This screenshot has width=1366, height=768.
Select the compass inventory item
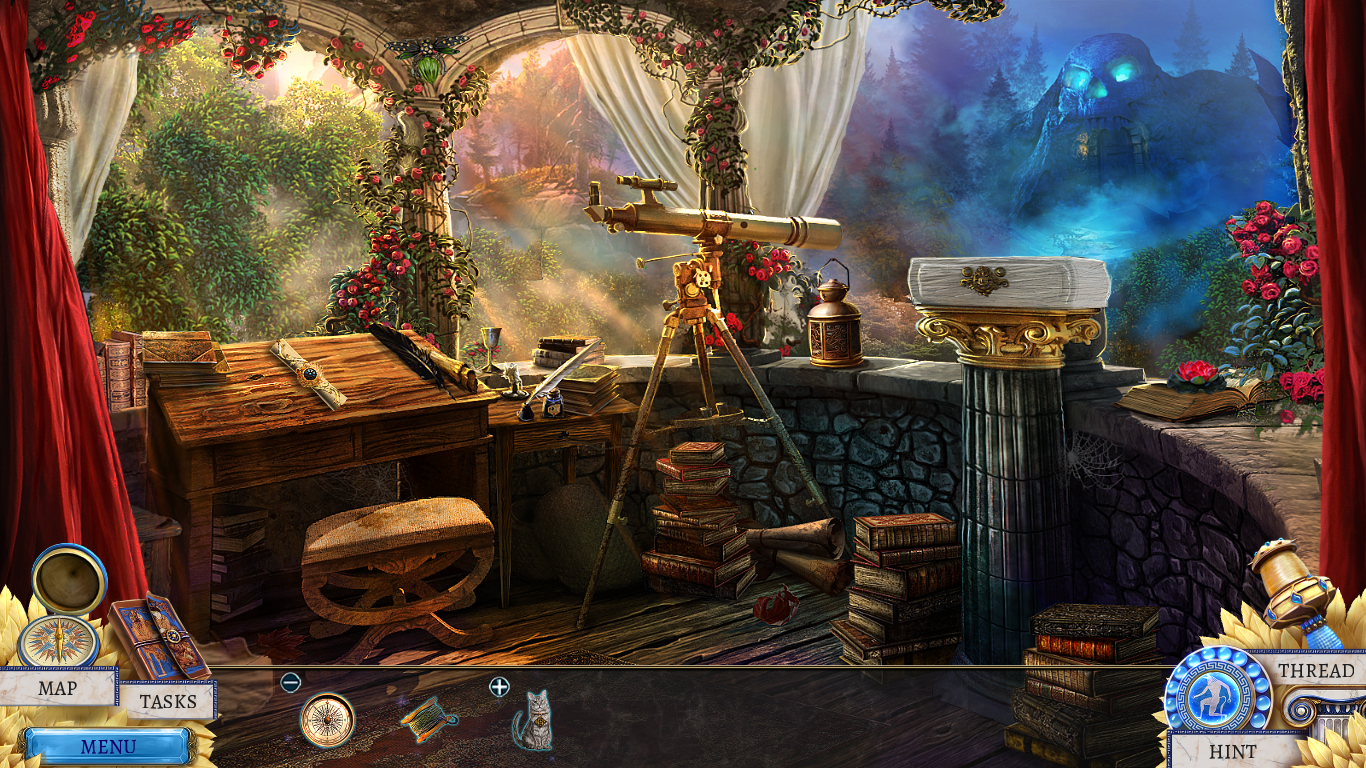(327, 720)
